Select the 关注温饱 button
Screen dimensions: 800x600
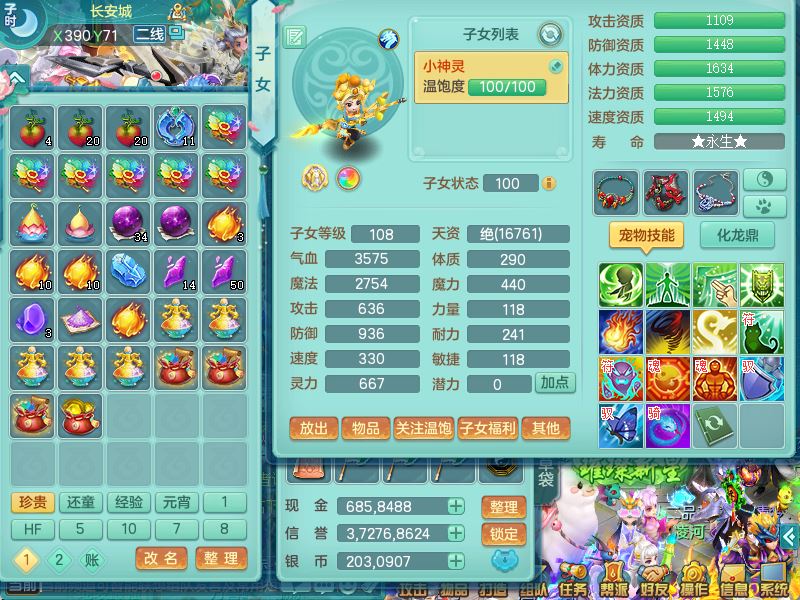pos(424,428)
